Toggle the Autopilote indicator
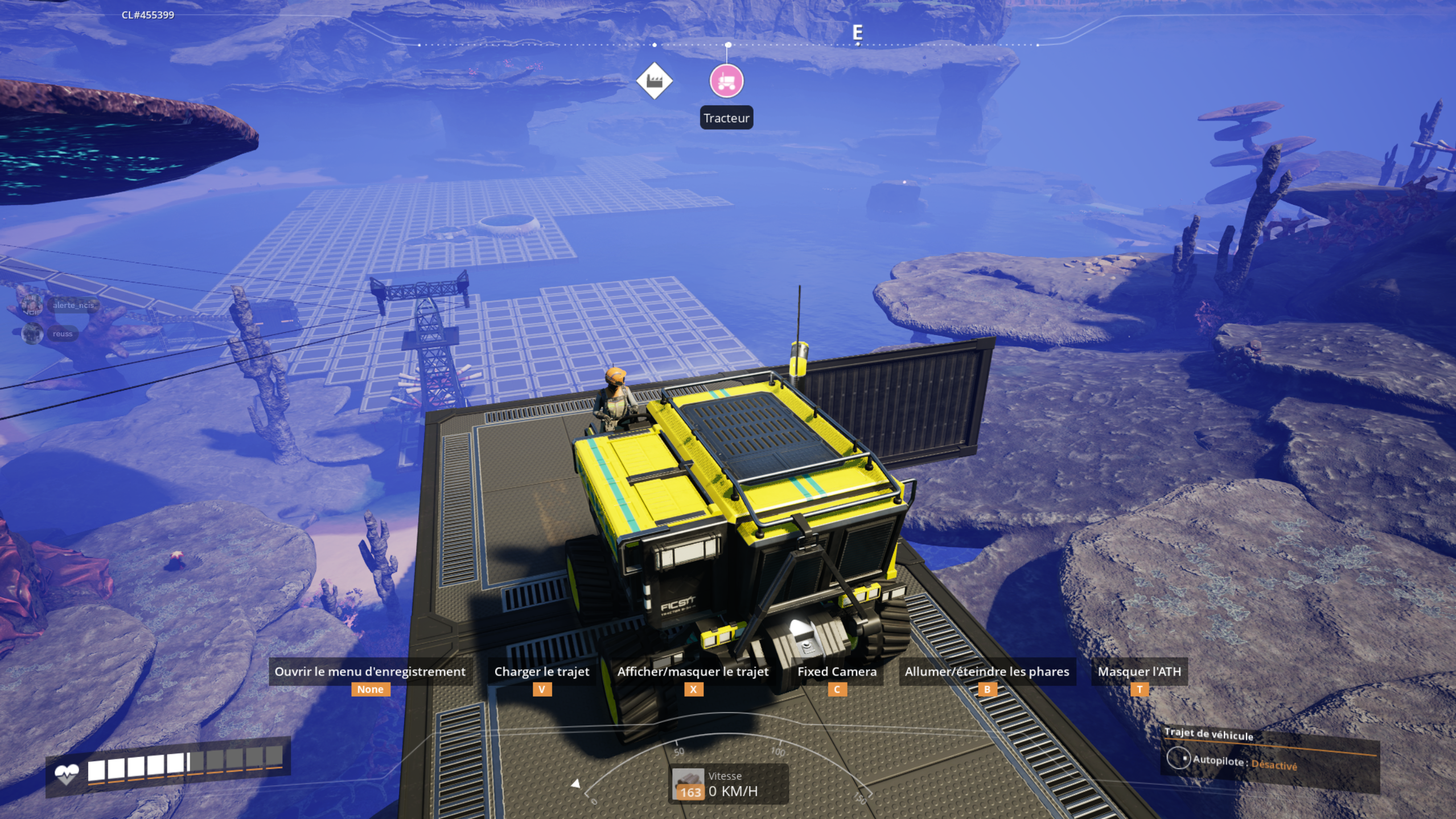1456x819 pixels. point(1178,759)
